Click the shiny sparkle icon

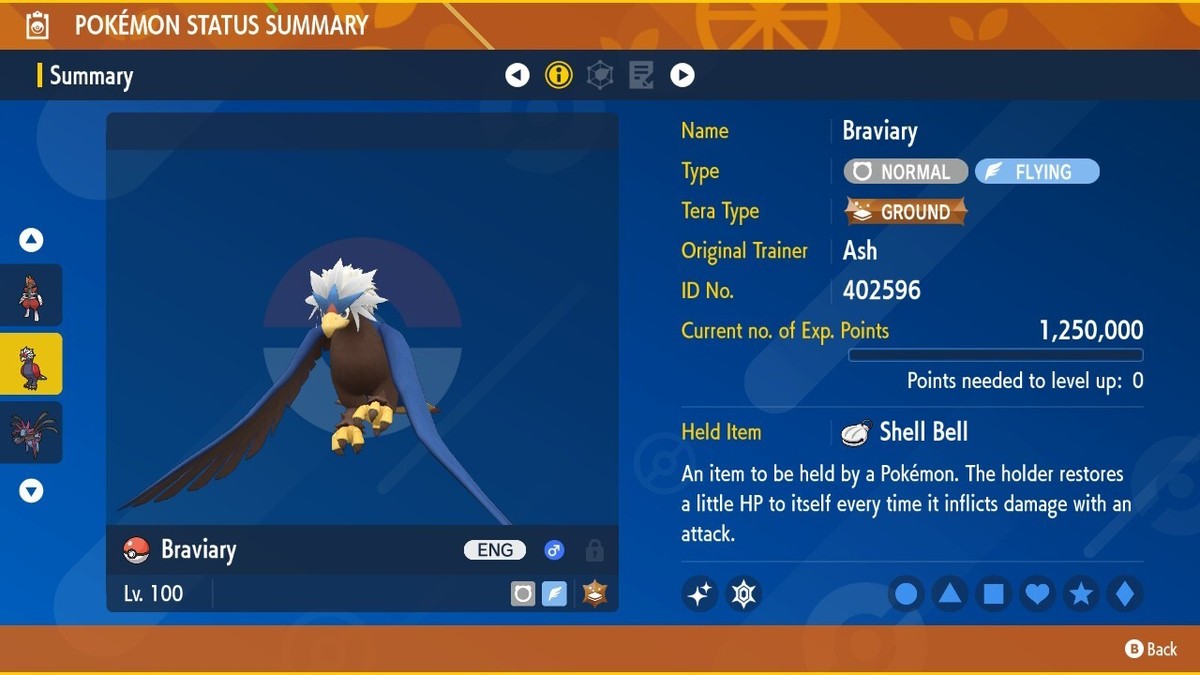tap(700, 594)
